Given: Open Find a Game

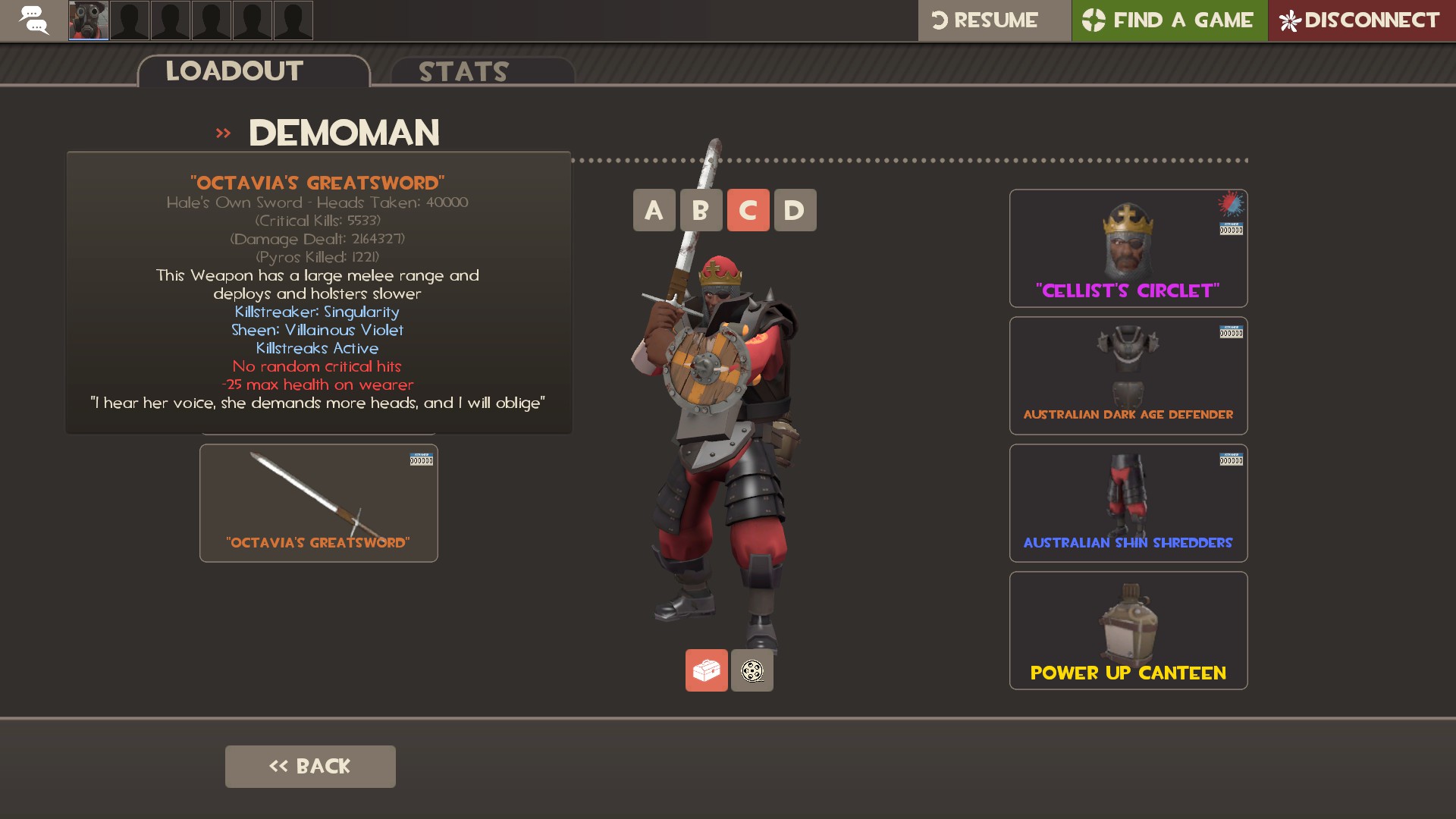Looking at the screenshot, I should 1169,20.
